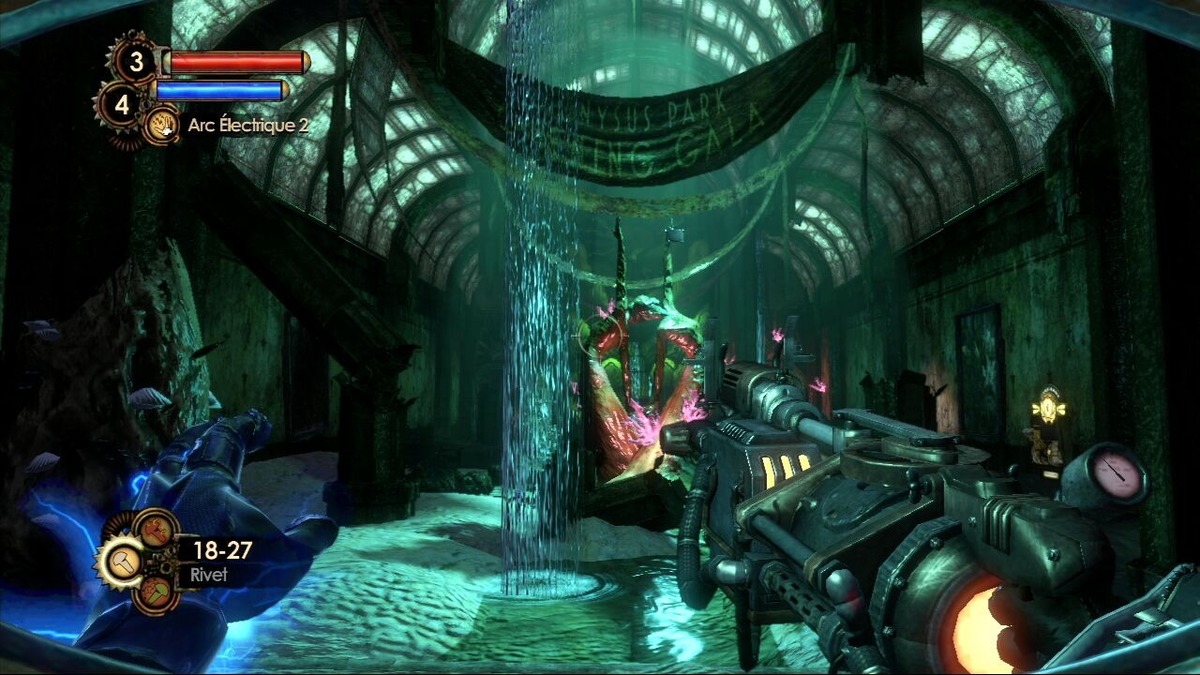Select the green-headed rivet ammo icon
Viewport: 1200px width, 675px height.
(155, 592)
